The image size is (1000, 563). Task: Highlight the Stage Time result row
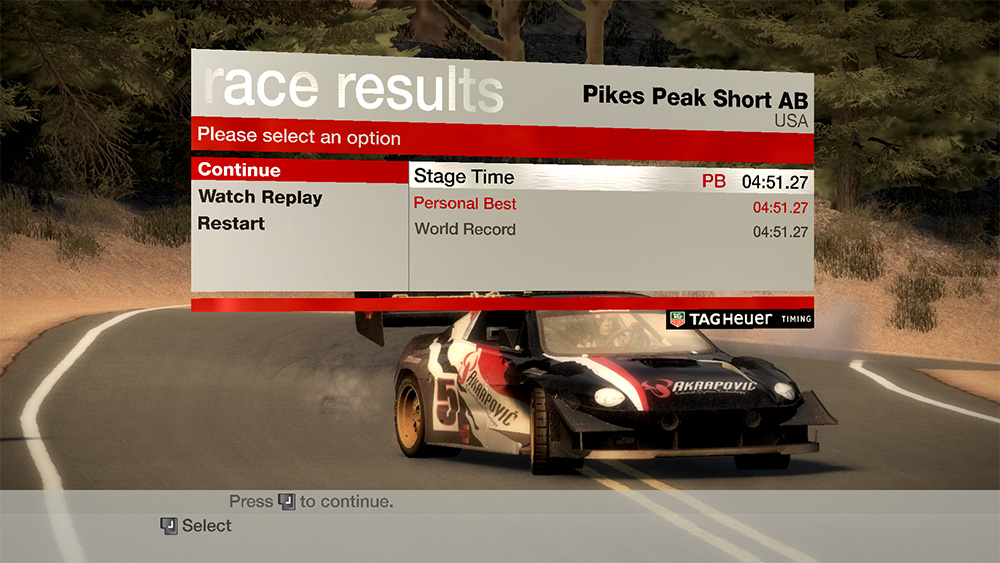(610, 179)
